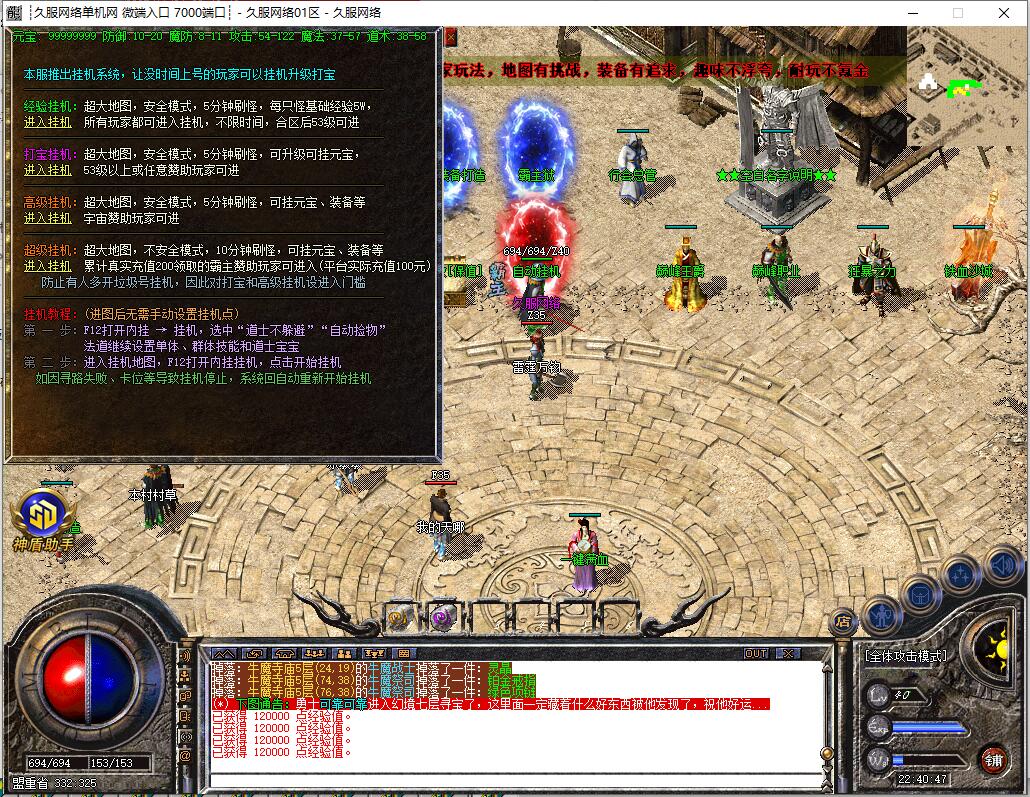The height and width of the screenshot is (797, 1030).
Task: Enter the 高级挂机 advanced map link
Action: tap(47, 218)
